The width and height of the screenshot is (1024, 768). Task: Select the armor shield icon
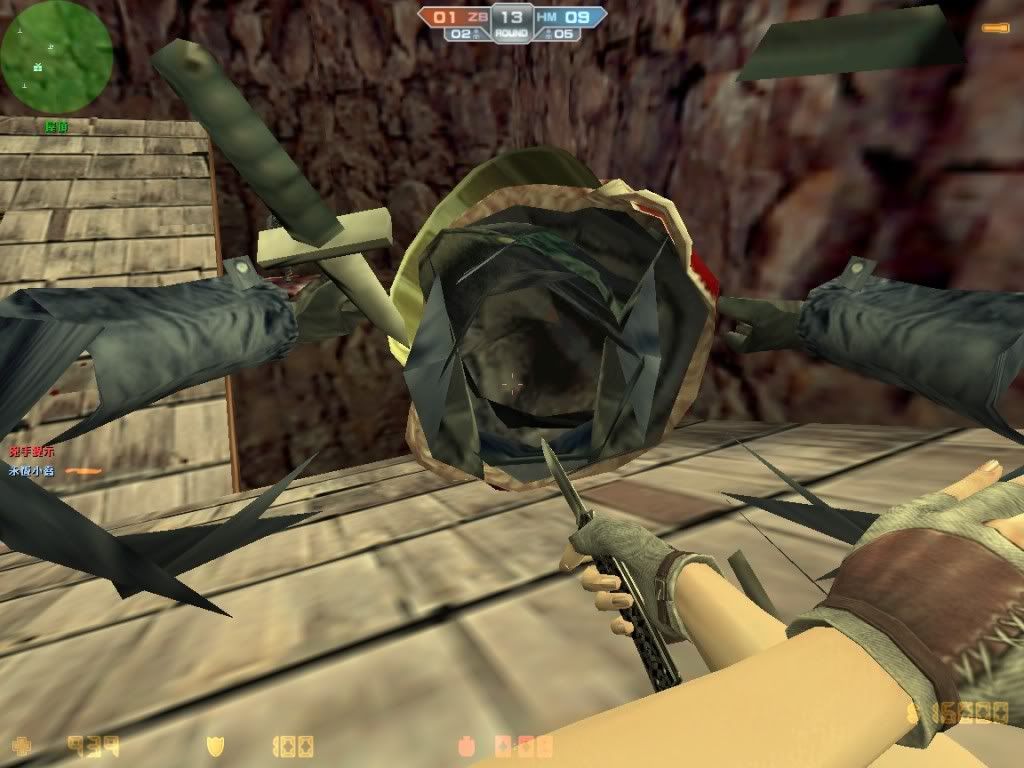[x=214, y=745]
